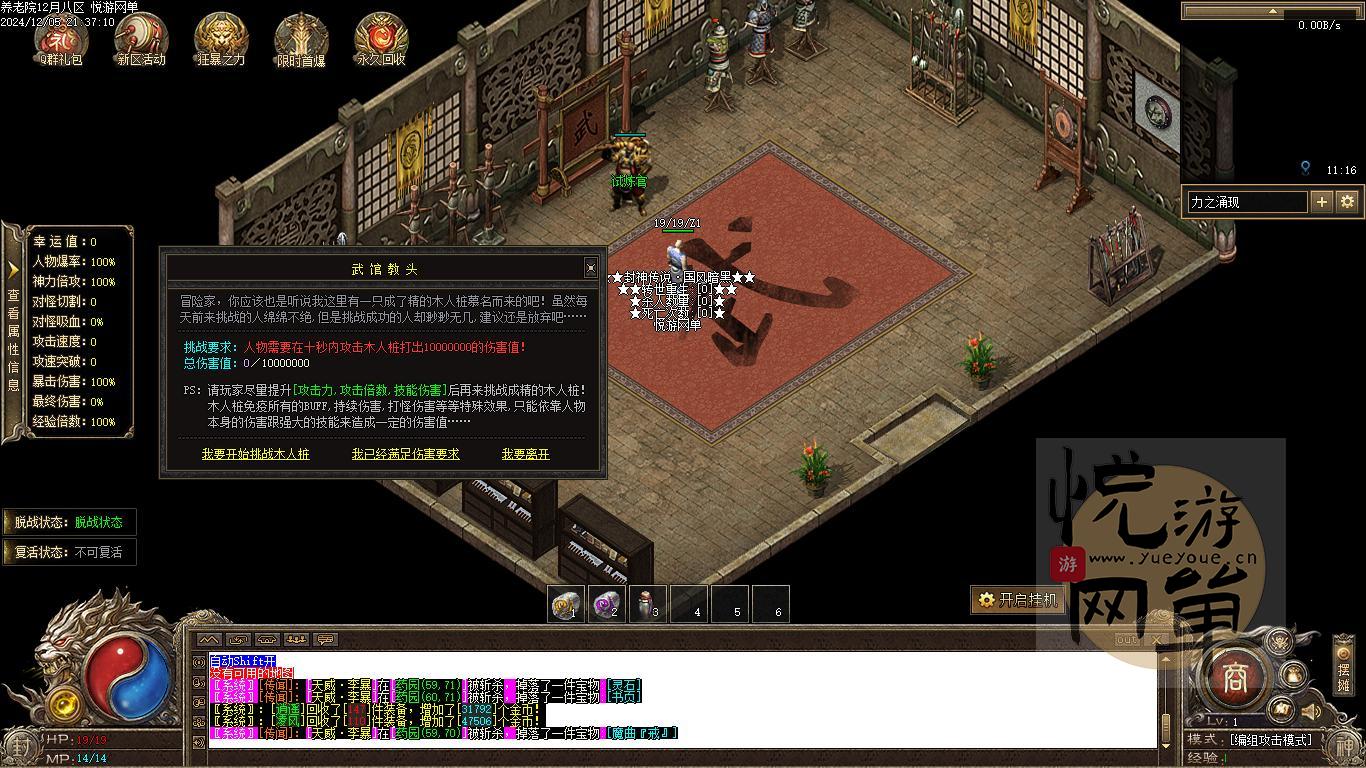Select 我已经满足伤害要求 dialogue option
Screen dimensions: 1366x768
(x=405, y=454)
